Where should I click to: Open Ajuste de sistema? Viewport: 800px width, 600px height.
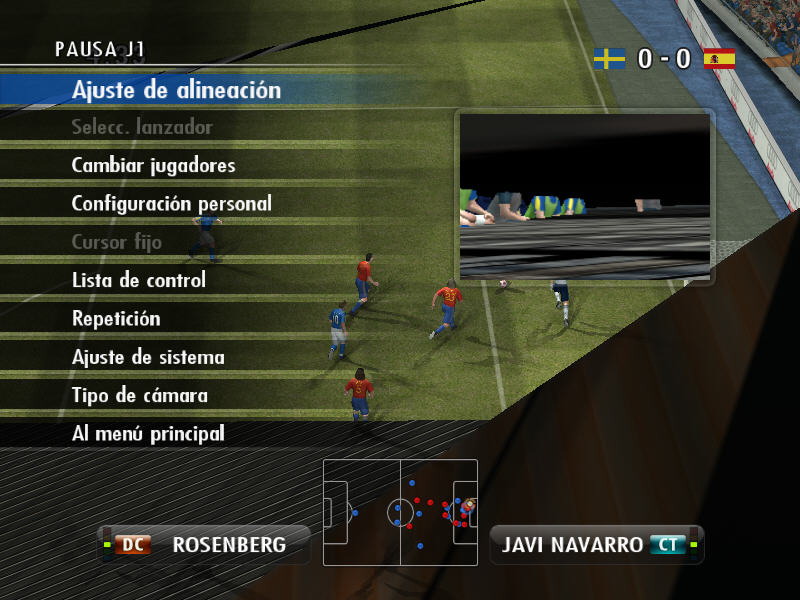(148, 357)
